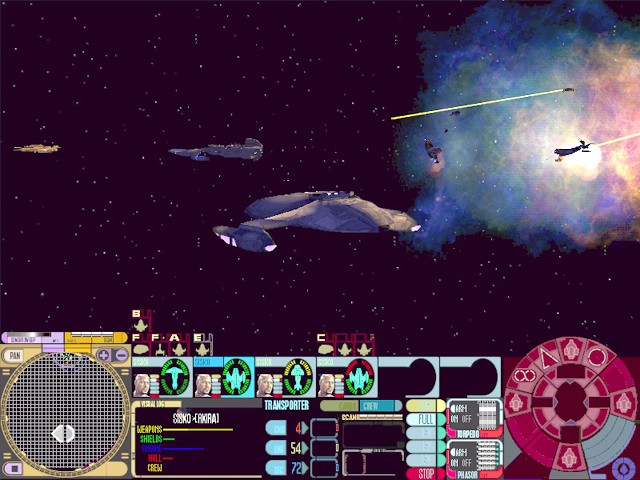Hit the red STOP engine button
Image resolution: width=640 pixels, height=480 pixels.
(425, 473)
